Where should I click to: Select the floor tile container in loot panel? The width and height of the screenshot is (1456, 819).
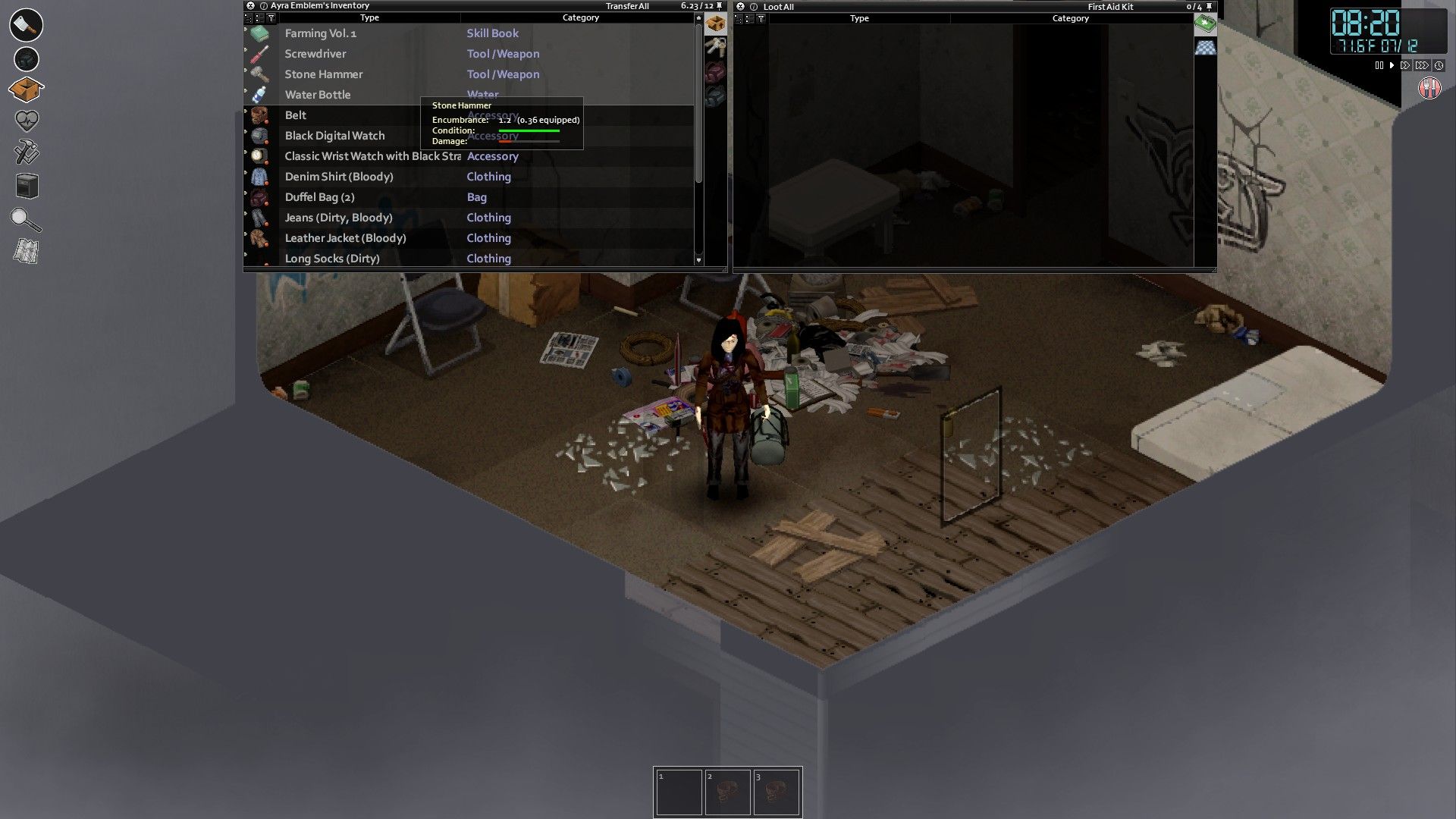[1206, 47]
